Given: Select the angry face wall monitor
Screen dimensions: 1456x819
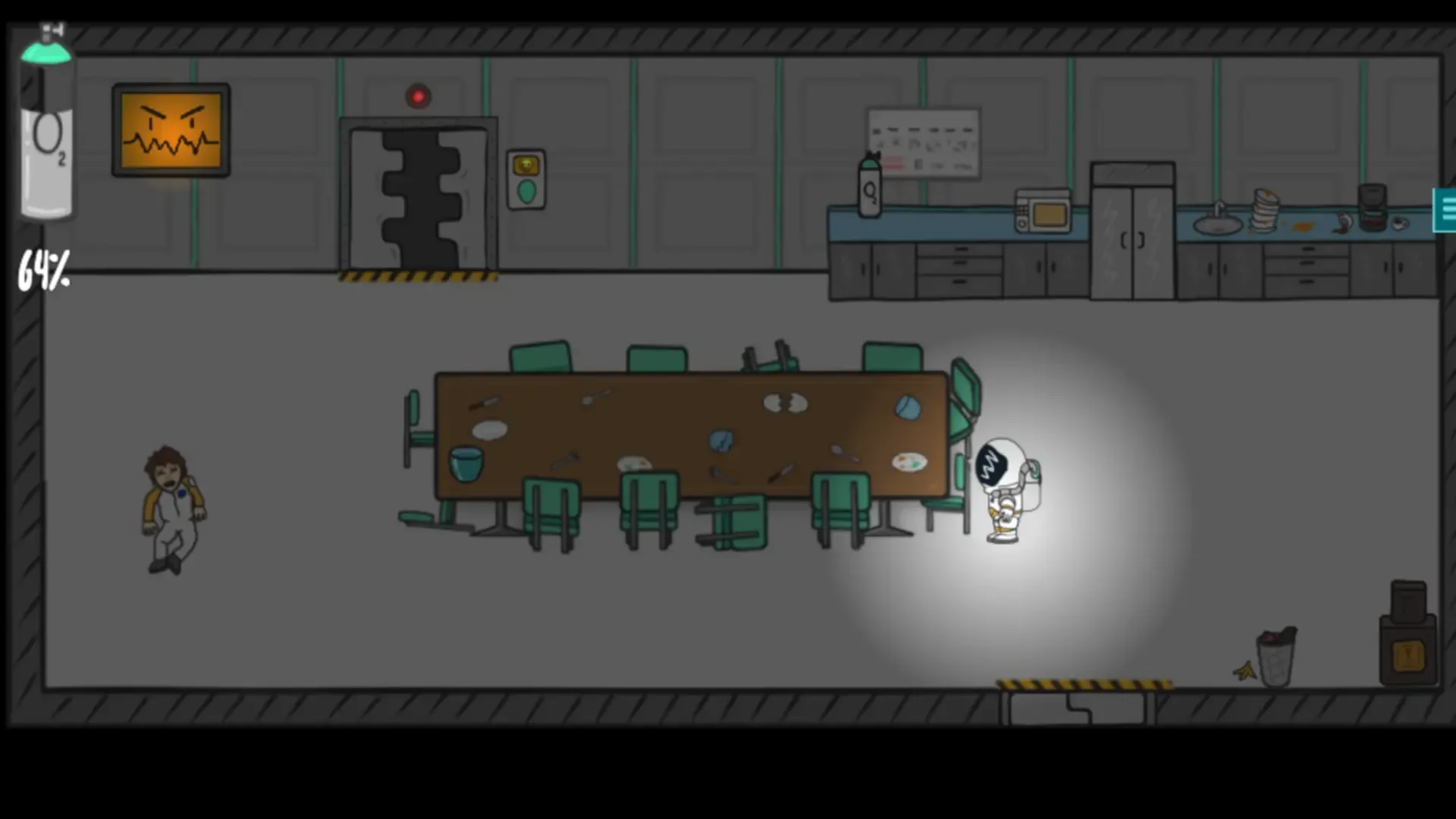Looking at the screenshot, I should click(x=170, y=129).
